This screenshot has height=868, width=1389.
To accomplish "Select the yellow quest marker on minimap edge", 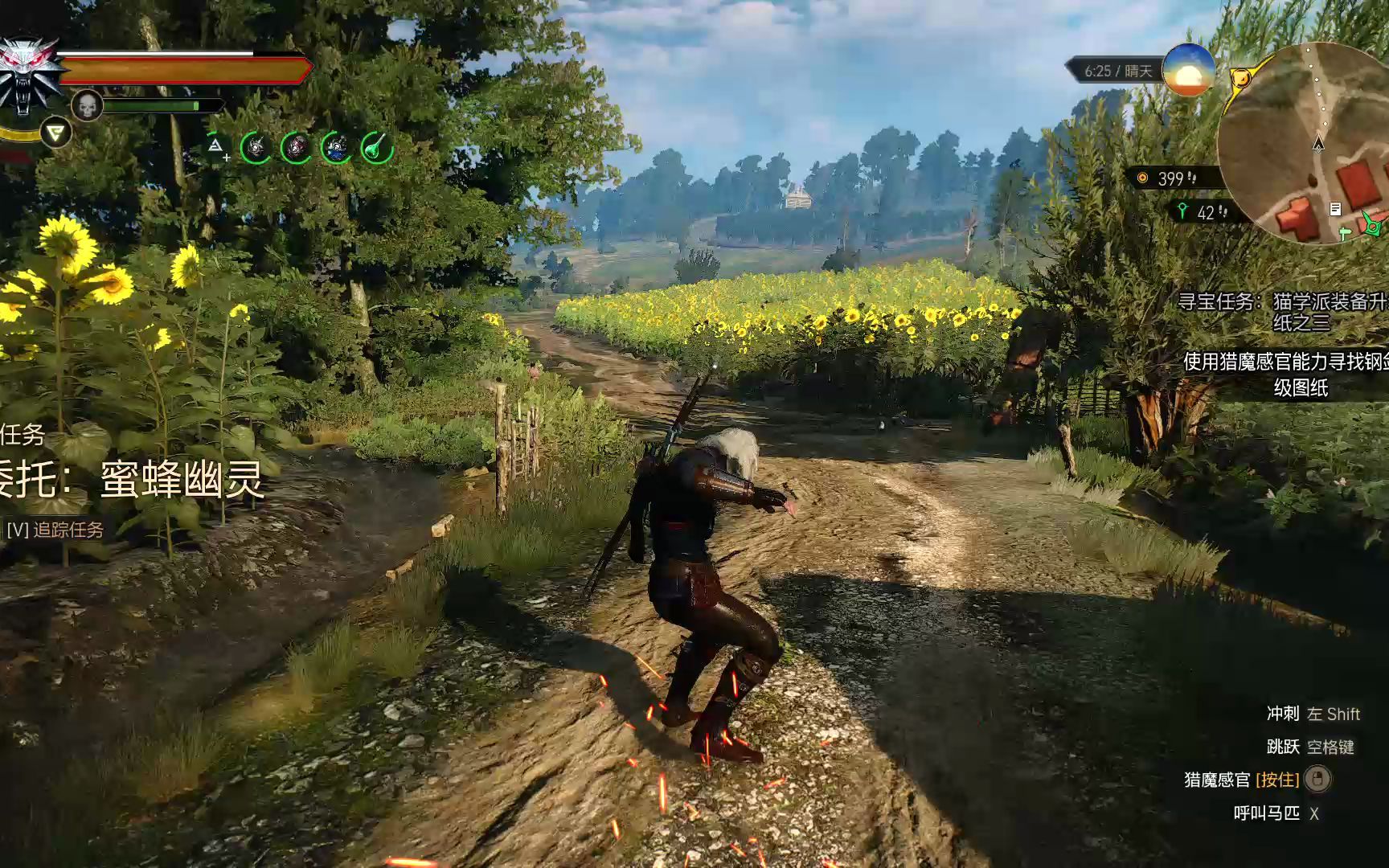I will 1242,79.
